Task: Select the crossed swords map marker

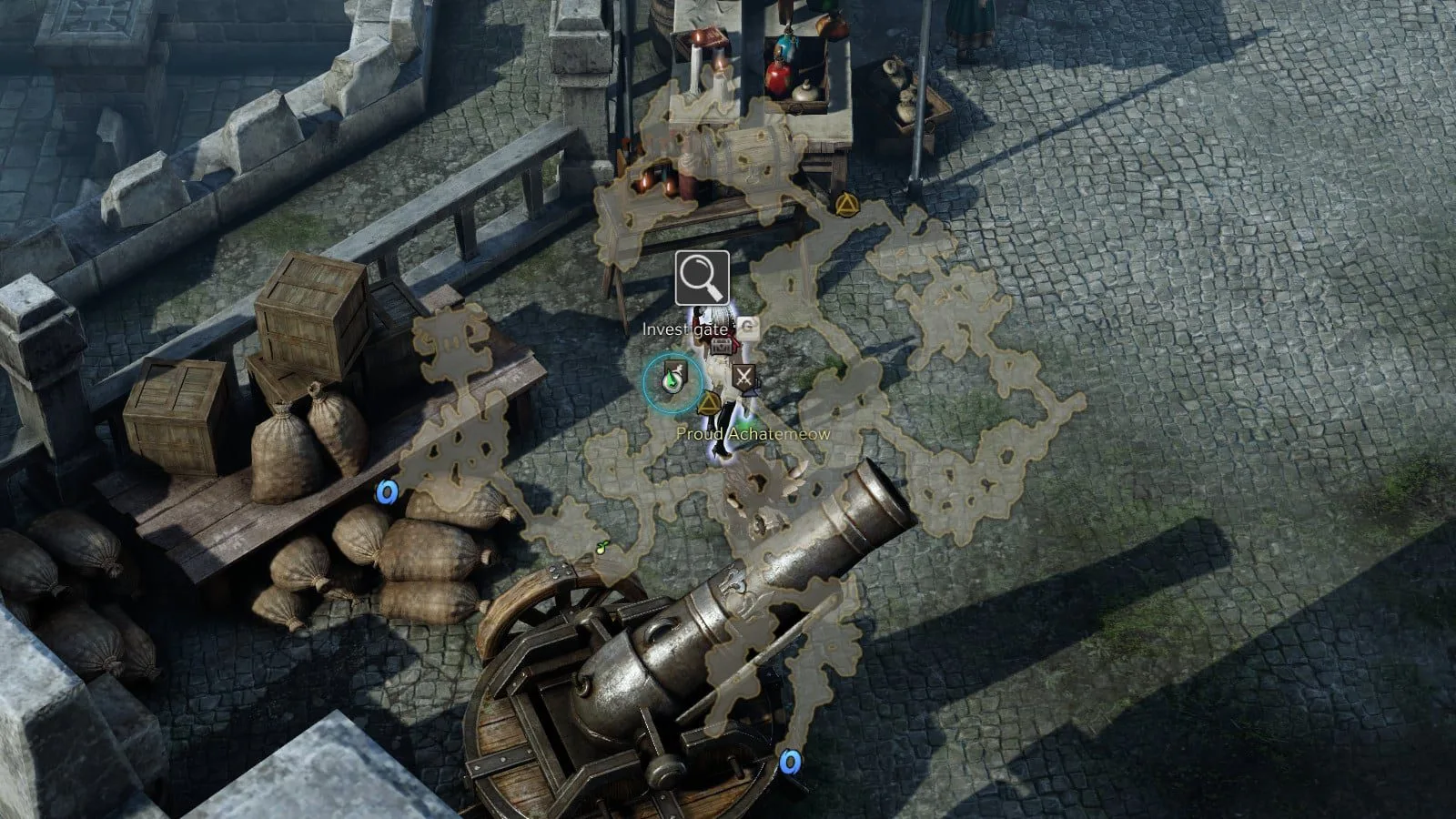Action: coord(745,378)
